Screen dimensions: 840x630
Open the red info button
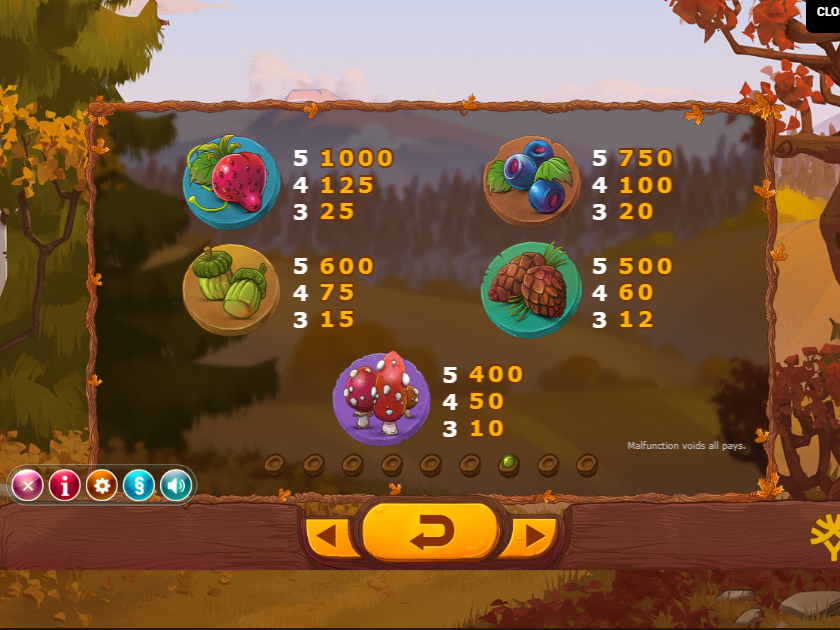pos(65,486)
